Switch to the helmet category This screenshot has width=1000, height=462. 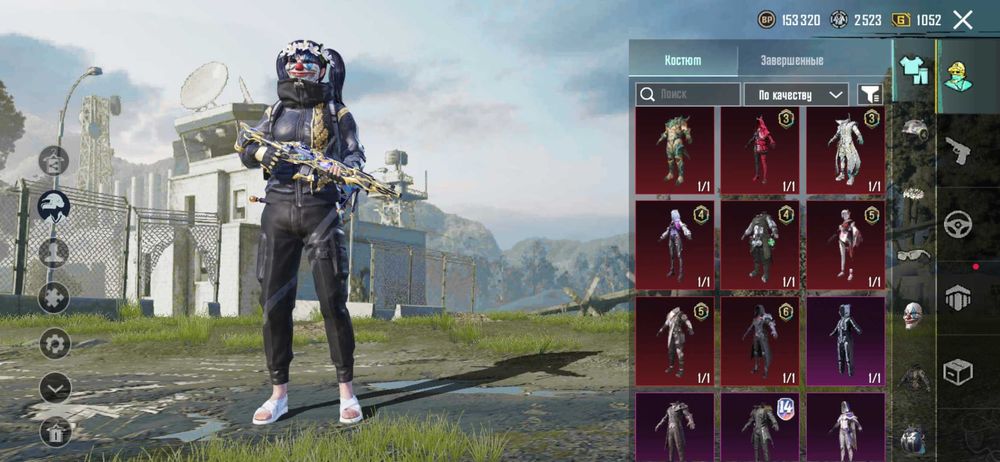tap(913, 130)
